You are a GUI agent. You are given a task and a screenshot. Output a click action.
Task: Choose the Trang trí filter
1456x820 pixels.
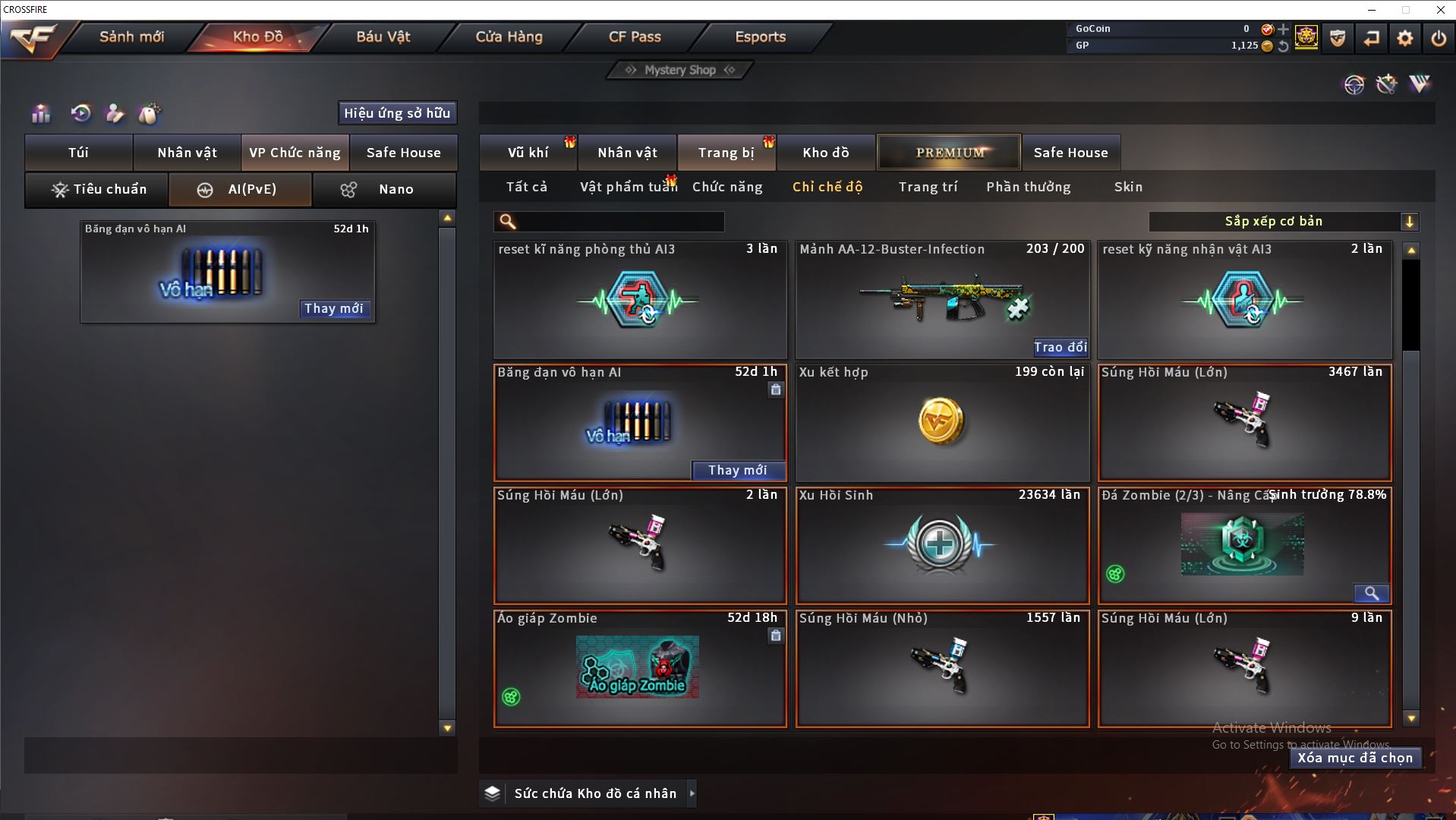click(x=928, y=187)
